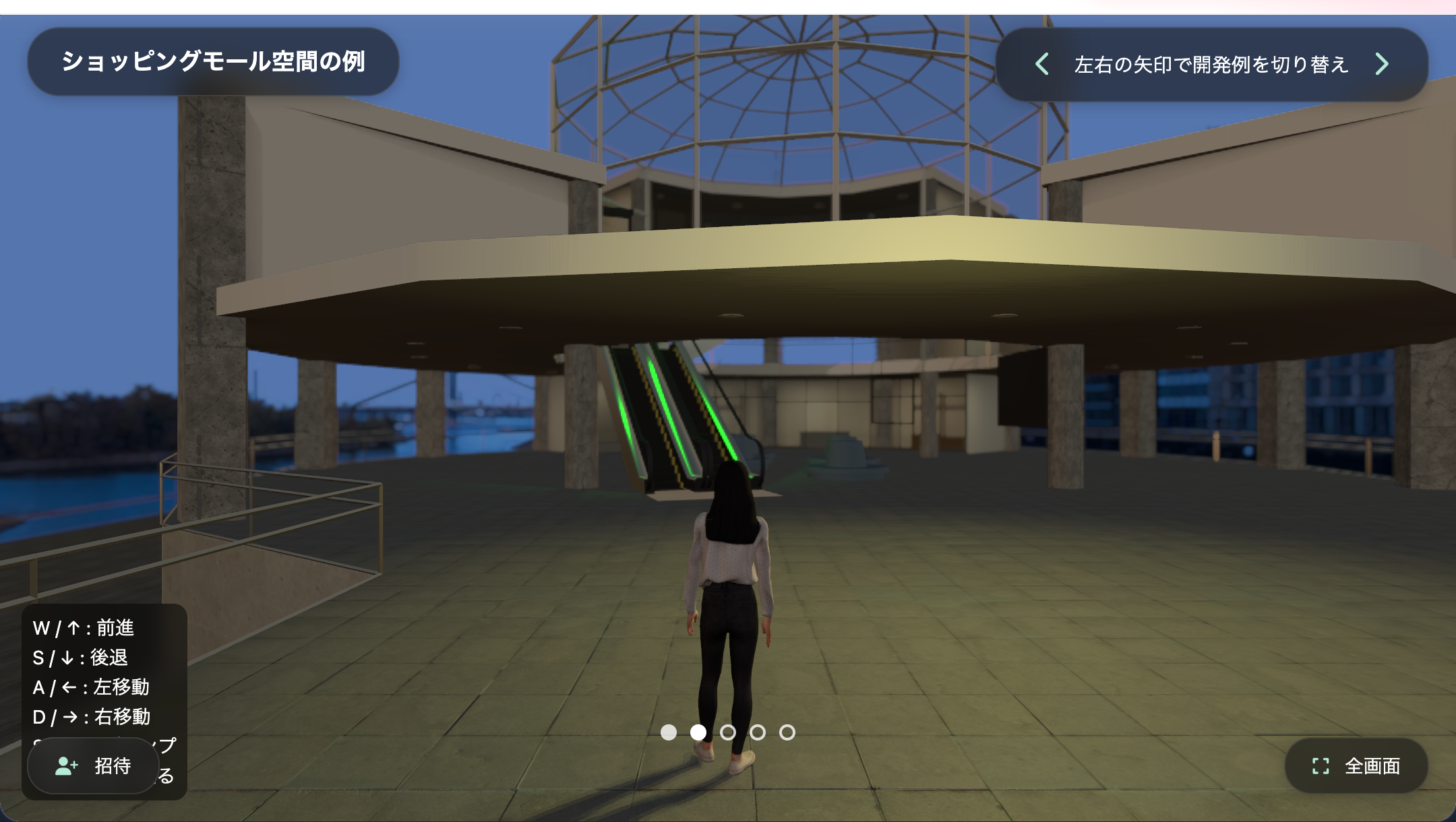Switch examples using the right-hand chevron

[x=1382, y=64]
